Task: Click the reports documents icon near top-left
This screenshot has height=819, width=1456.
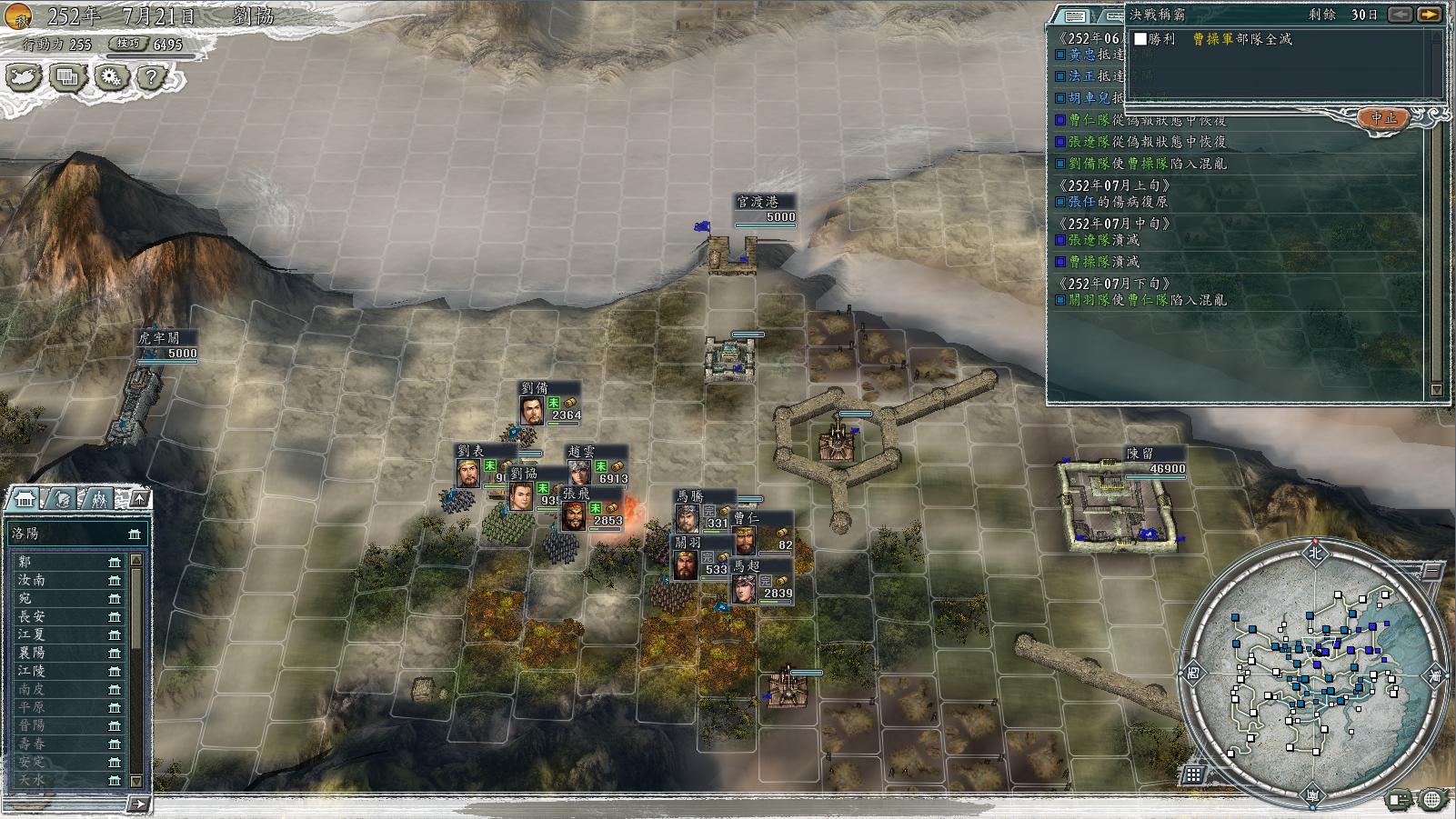Action: pyautogui.click(x=66, y=77)
